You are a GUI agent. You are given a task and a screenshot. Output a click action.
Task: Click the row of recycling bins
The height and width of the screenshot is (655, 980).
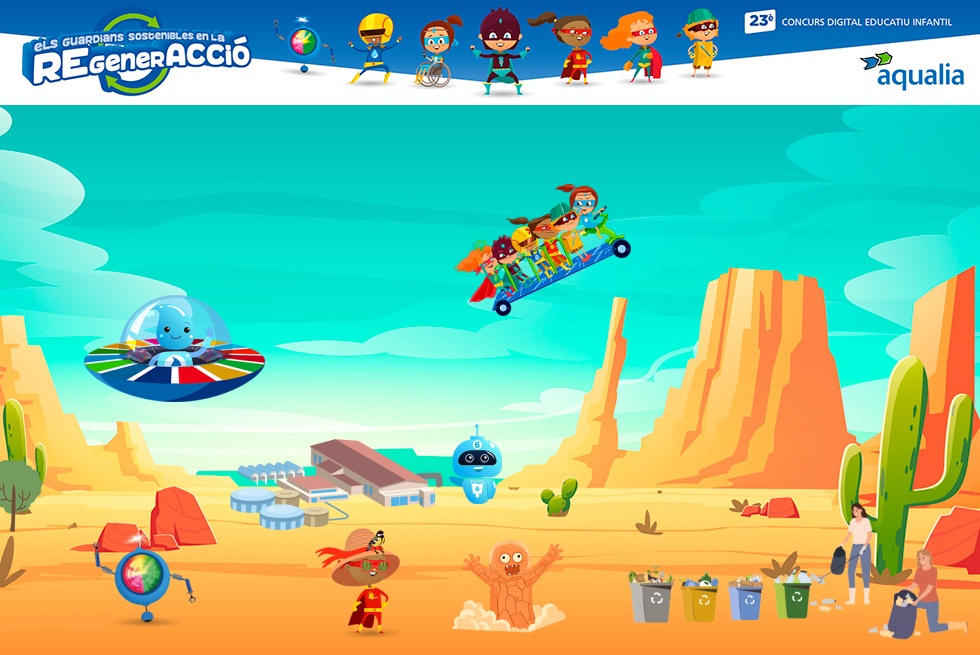coord(720,596)
